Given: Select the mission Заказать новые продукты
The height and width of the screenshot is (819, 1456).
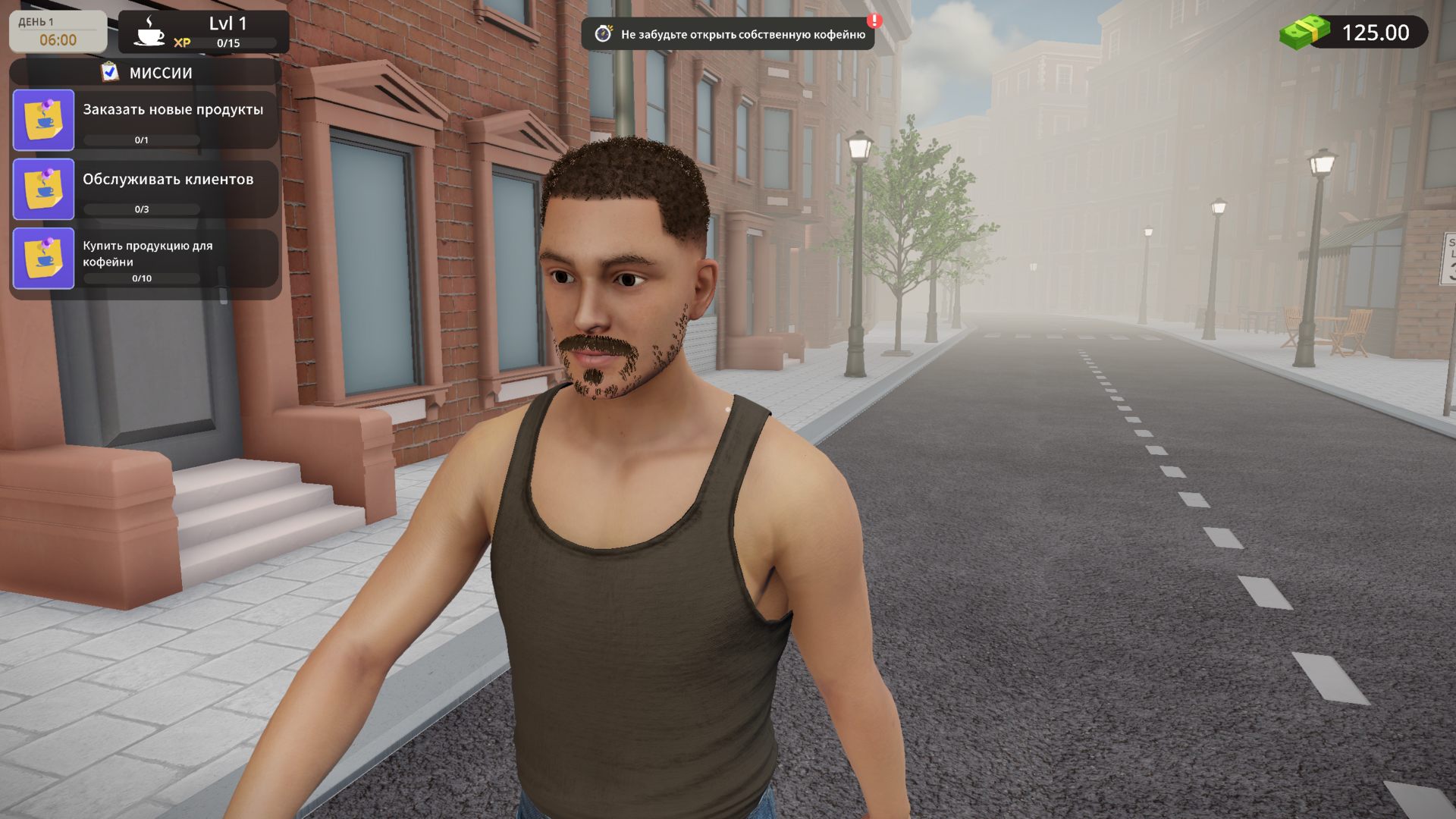Looking at the screenshot, I should 146,120.
